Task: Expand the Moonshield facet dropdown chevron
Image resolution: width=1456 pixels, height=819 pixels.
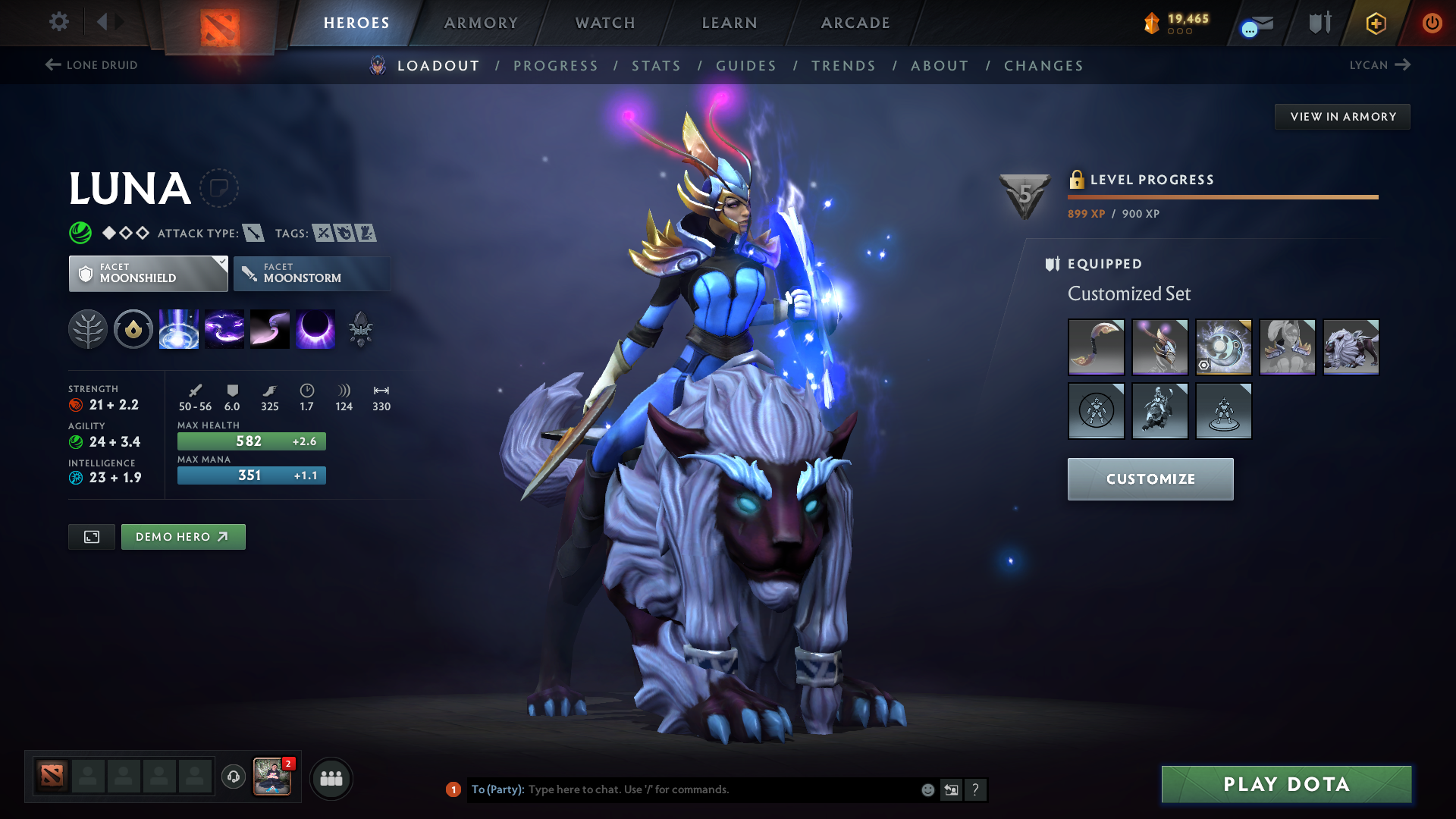Action: click(x=221, y=263)
